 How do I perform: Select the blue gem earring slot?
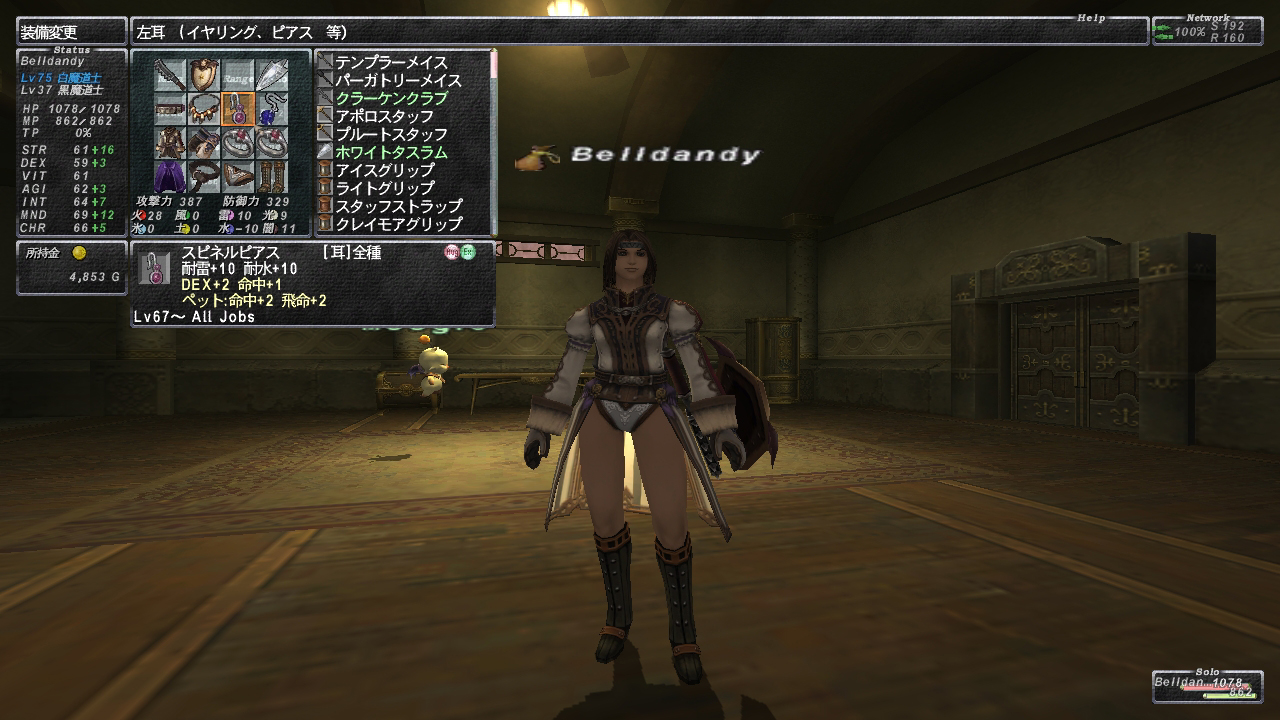270,107
